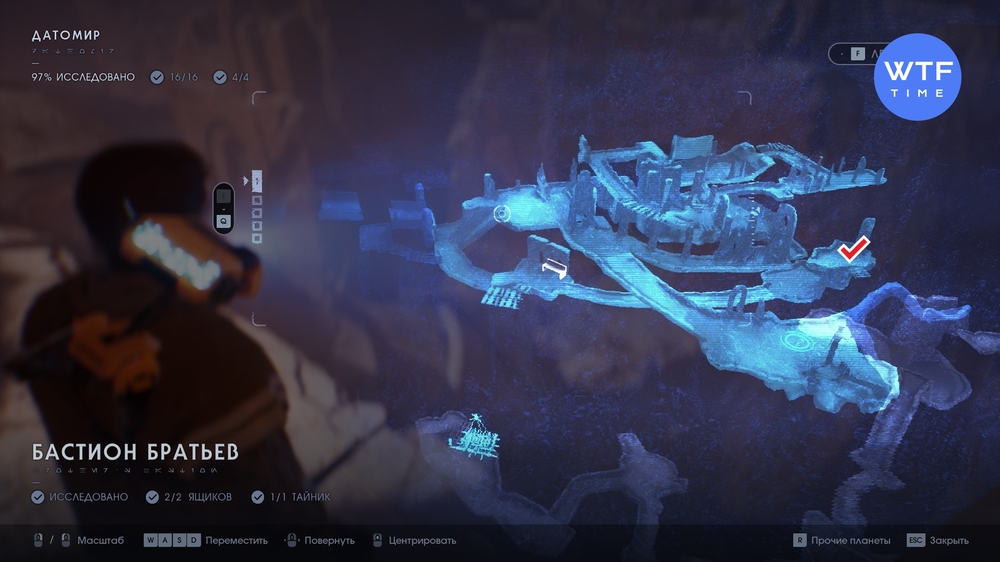
Task: Select the circular marker below the red checkmark
Action: click(797, 342)
